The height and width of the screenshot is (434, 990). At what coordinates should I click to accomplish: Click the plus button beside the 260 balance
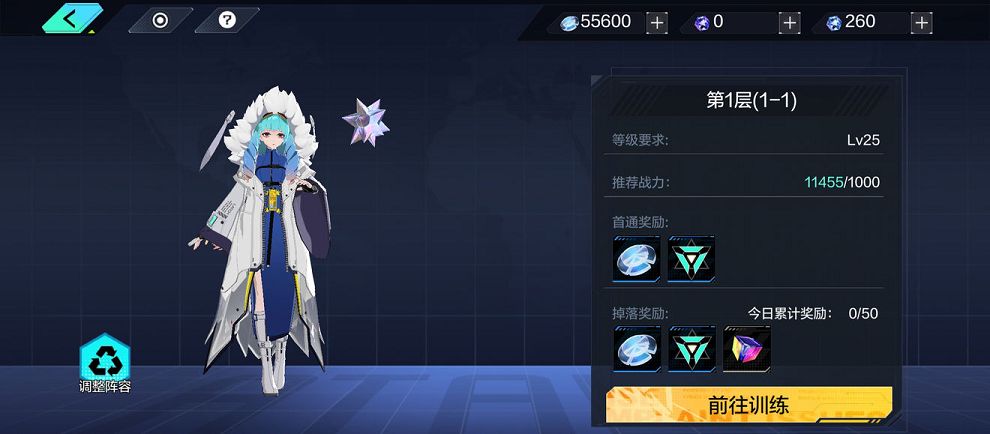tap(921, 22)
